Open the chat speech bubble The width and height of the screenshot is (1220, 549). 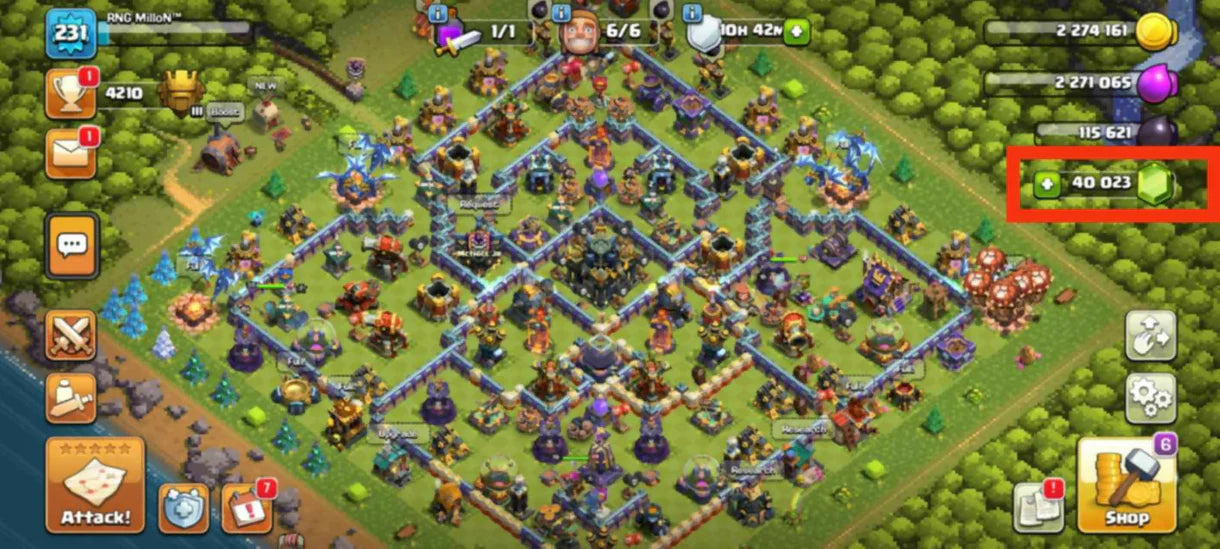click(x=71, y=245)
